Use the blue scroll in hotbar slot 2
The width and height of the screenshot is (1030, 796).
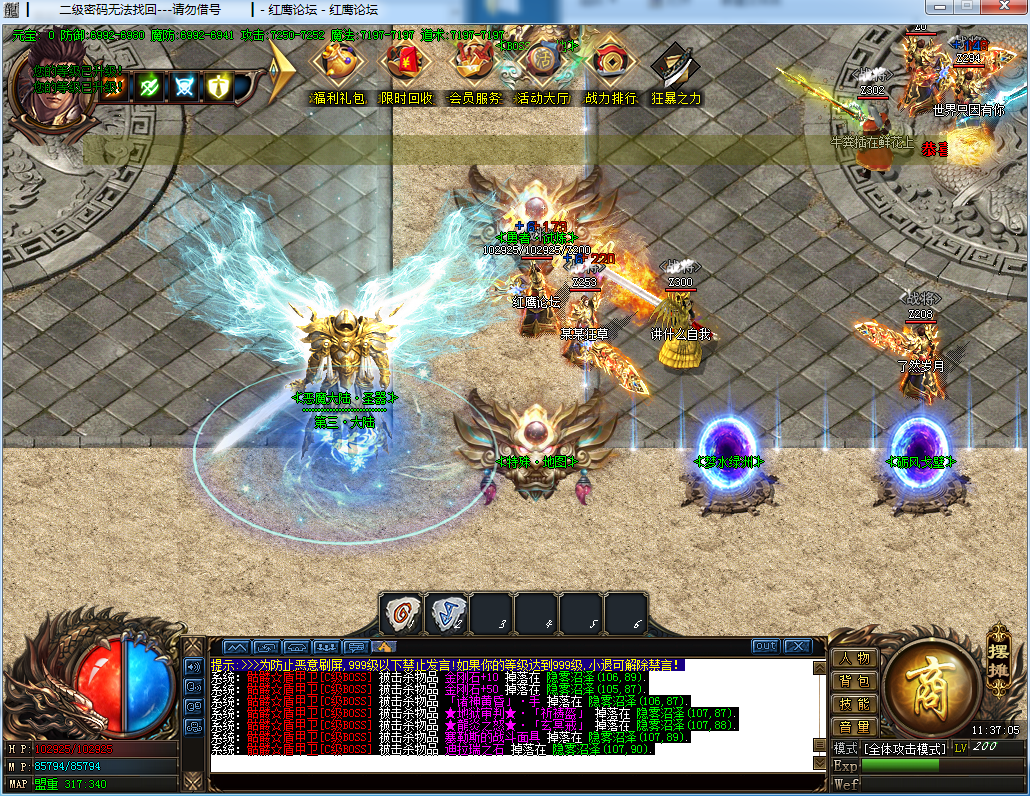pyautogui.click(x=446, y=613)
